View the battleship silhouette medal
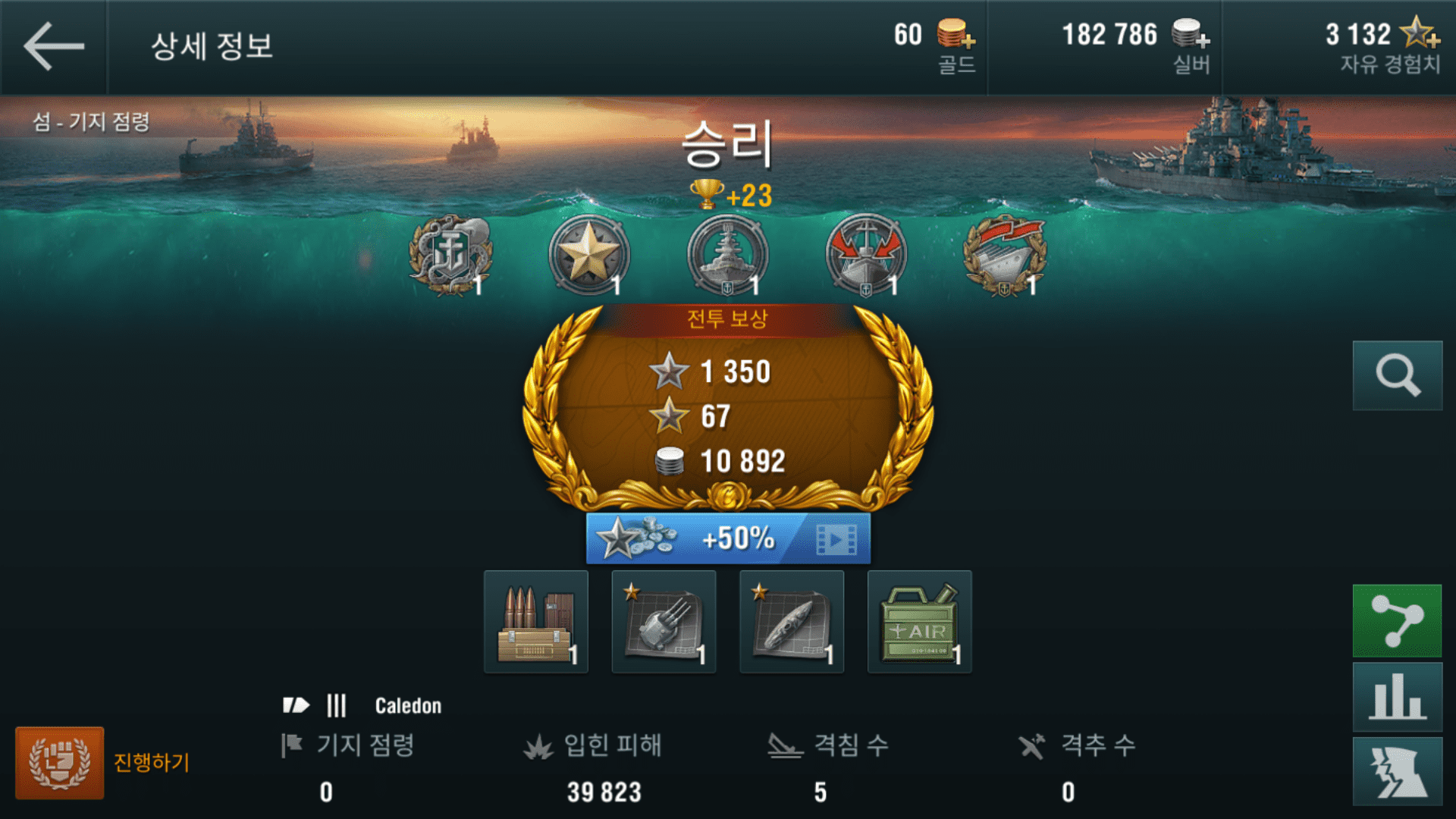 tap(727, 255)
